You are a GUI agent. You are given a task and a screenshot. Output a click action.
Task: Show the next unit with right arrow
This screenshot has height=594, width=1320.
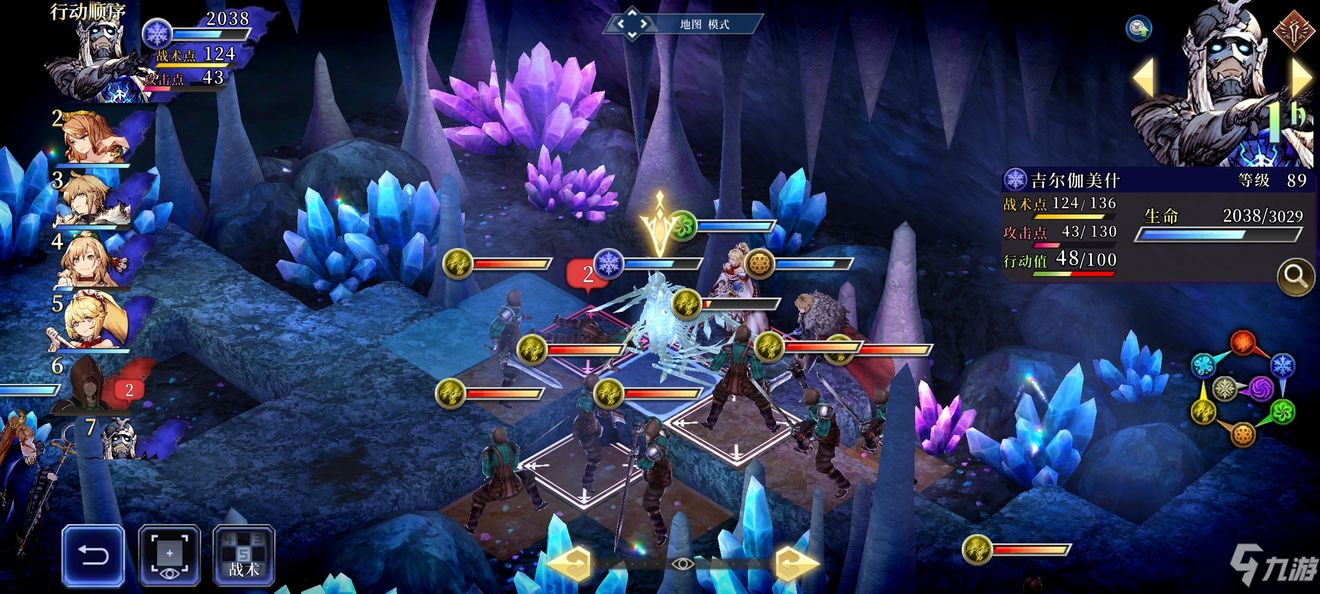1301,78
